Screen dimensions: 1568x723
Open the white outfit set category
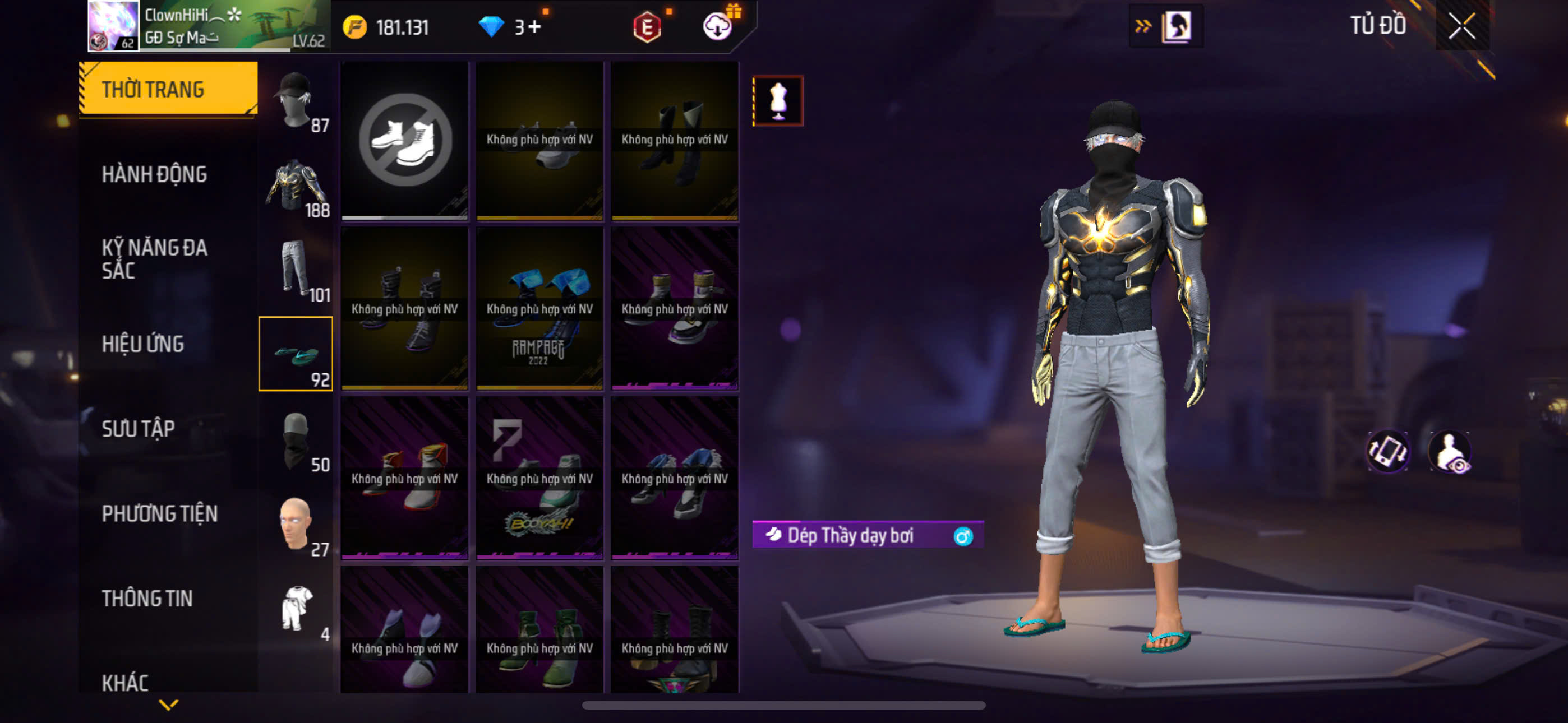tap(296, 609)
